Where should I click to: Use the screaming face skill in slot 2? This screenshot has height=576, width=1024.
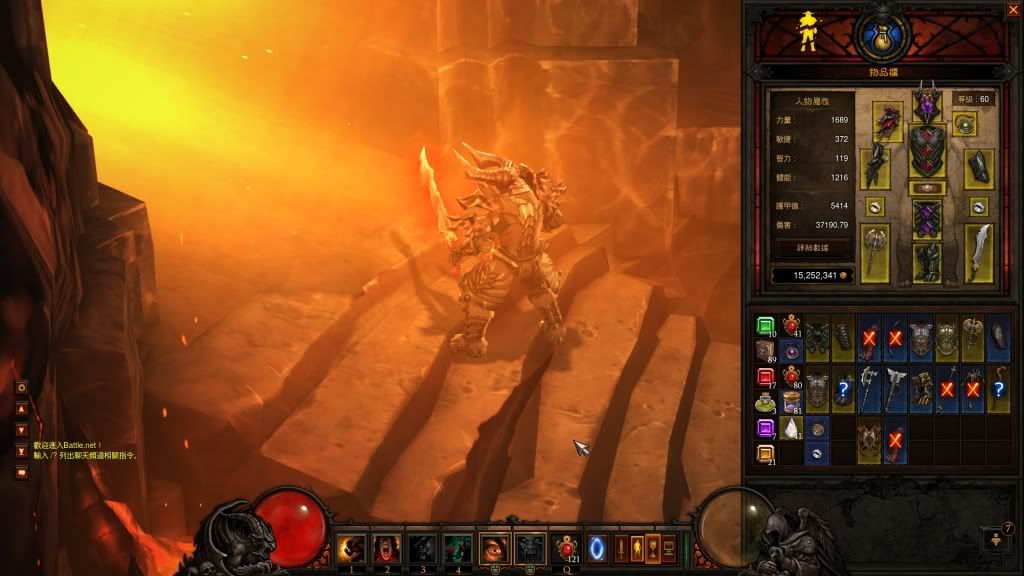[385, 547]
